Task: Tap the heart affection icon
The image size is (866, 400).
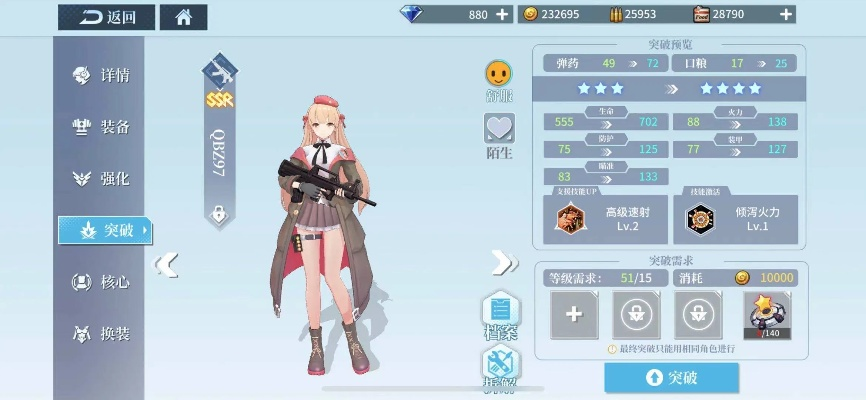Action: coord(498,129)
